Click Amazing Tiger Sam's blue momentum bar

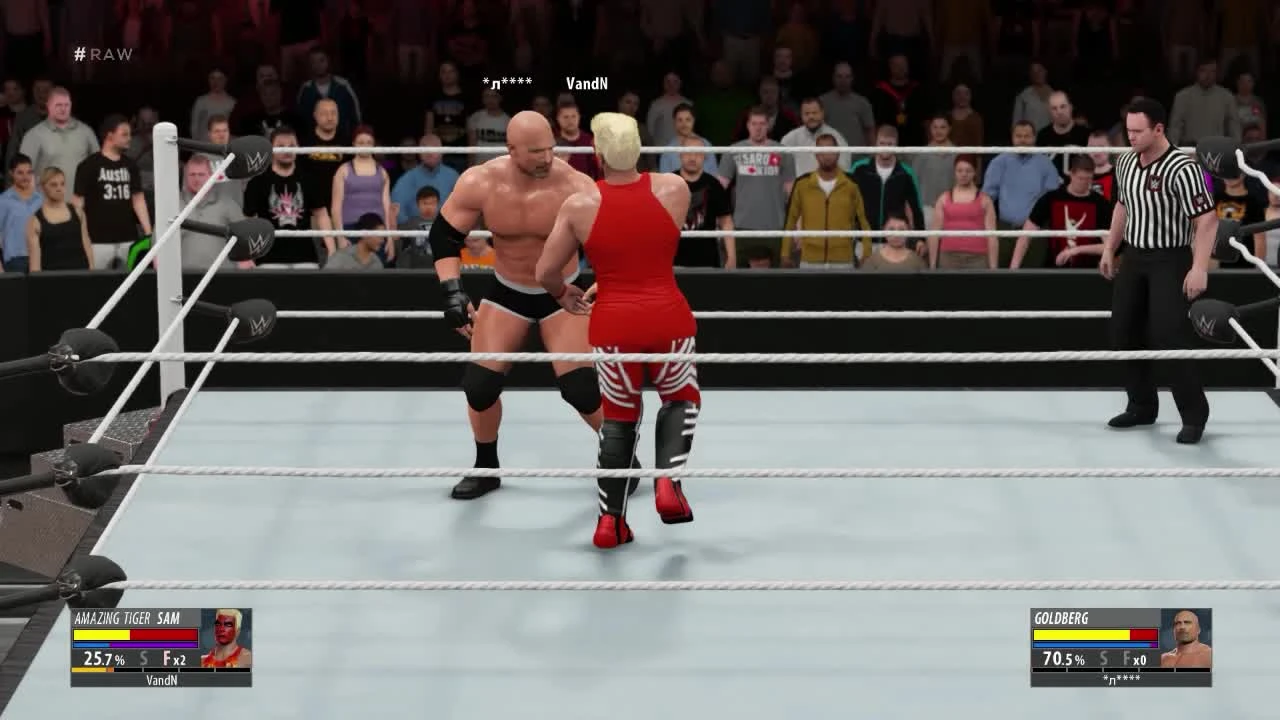tap(88, 644)
